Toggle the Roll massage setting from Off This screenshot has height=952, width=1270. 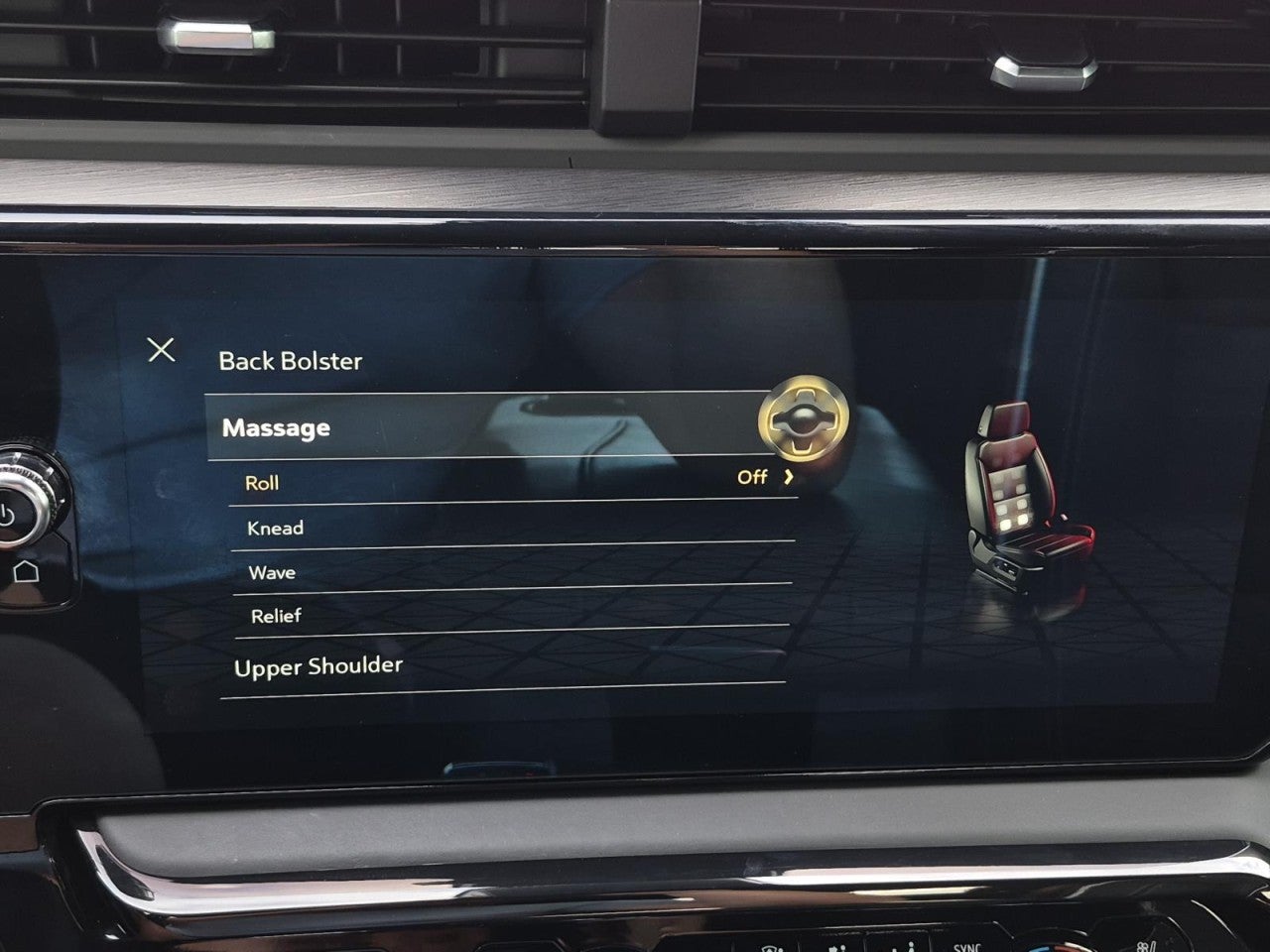754,477
